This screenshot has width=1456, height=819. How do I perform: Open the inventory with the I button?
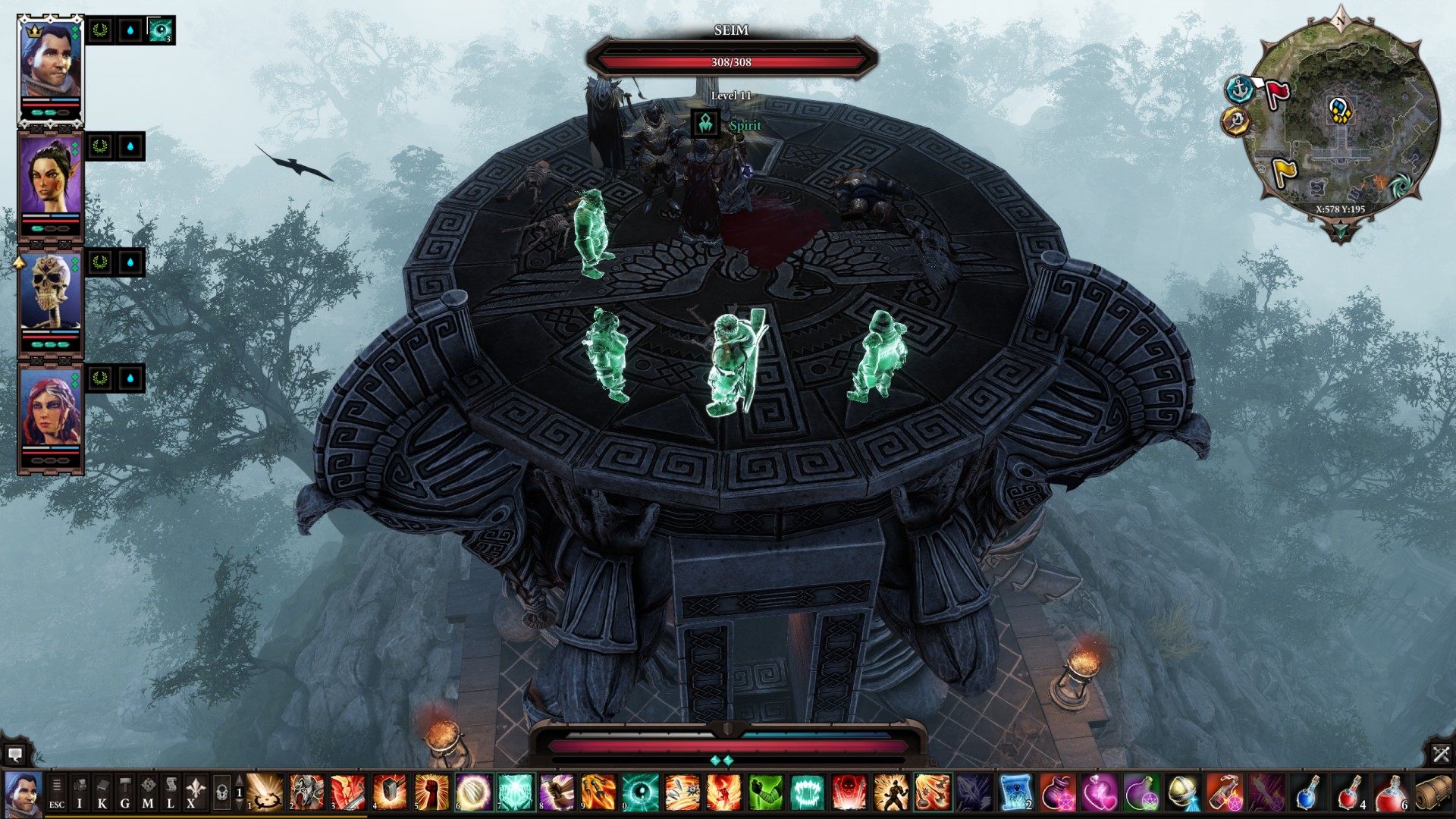tap(80, 792)
